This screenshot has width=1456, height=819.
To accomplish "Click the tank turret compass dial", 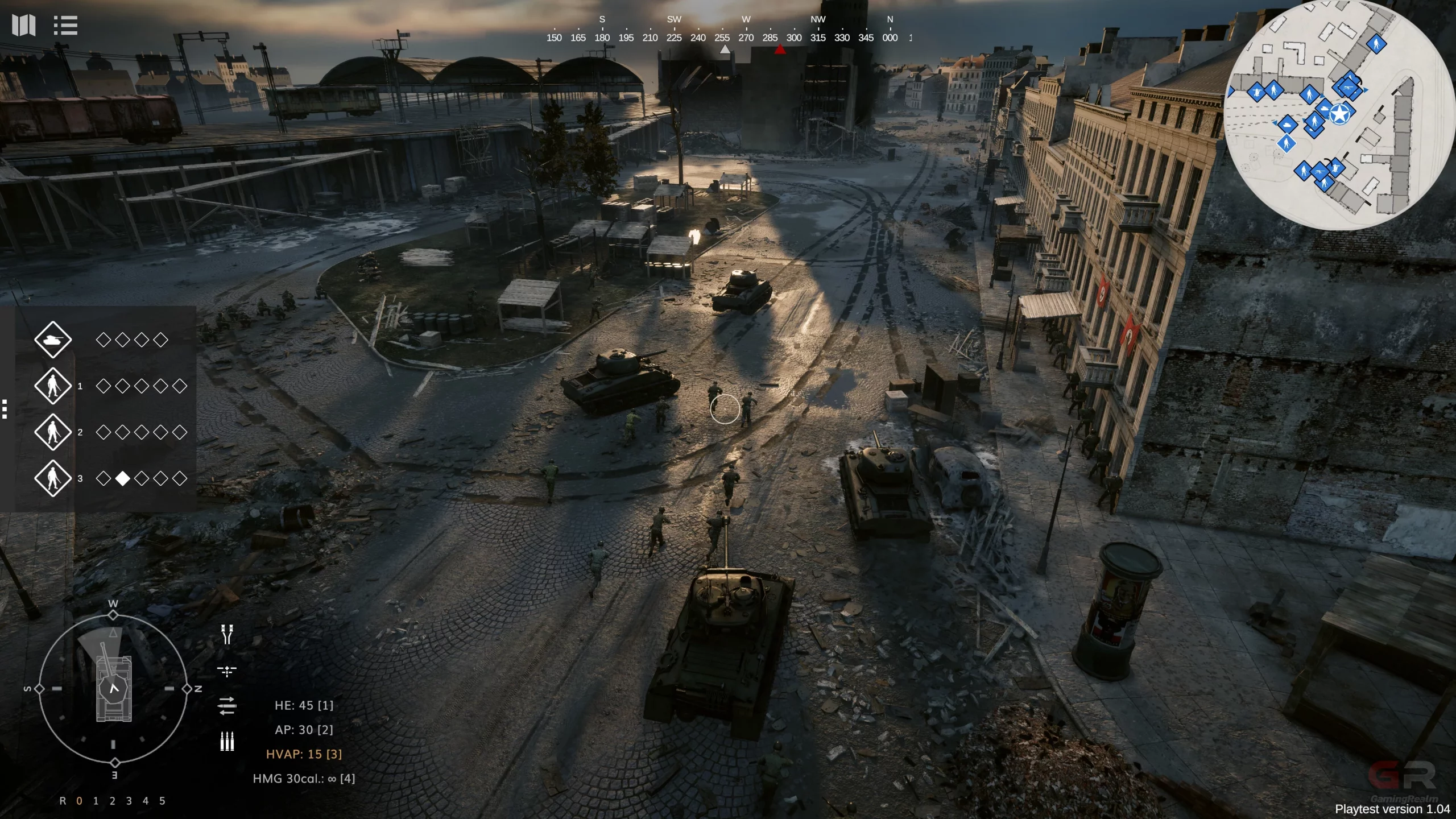I will 114,688.
